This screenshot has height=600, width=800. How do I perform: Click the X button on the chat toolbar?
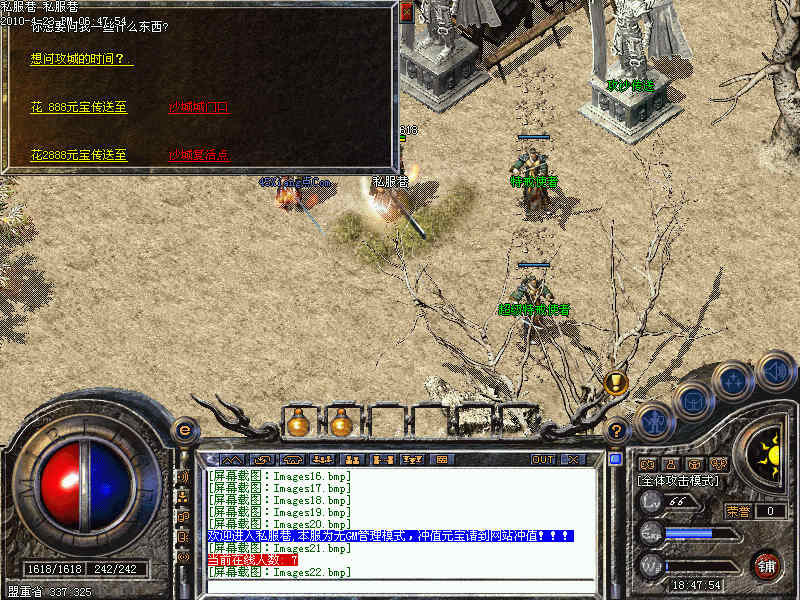[x=572, y=460]
